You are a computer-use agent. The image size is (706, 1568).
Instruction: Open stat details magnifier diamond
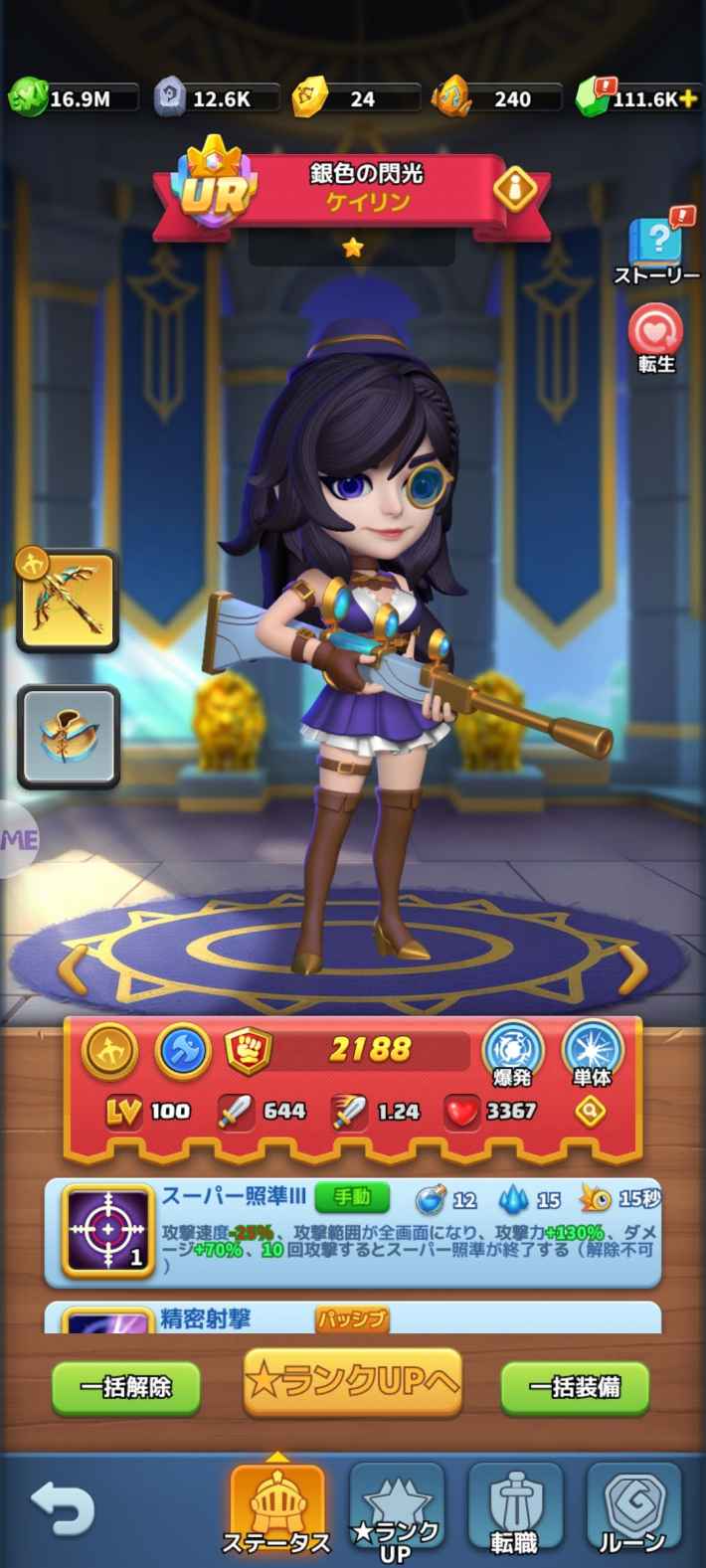591,1112
